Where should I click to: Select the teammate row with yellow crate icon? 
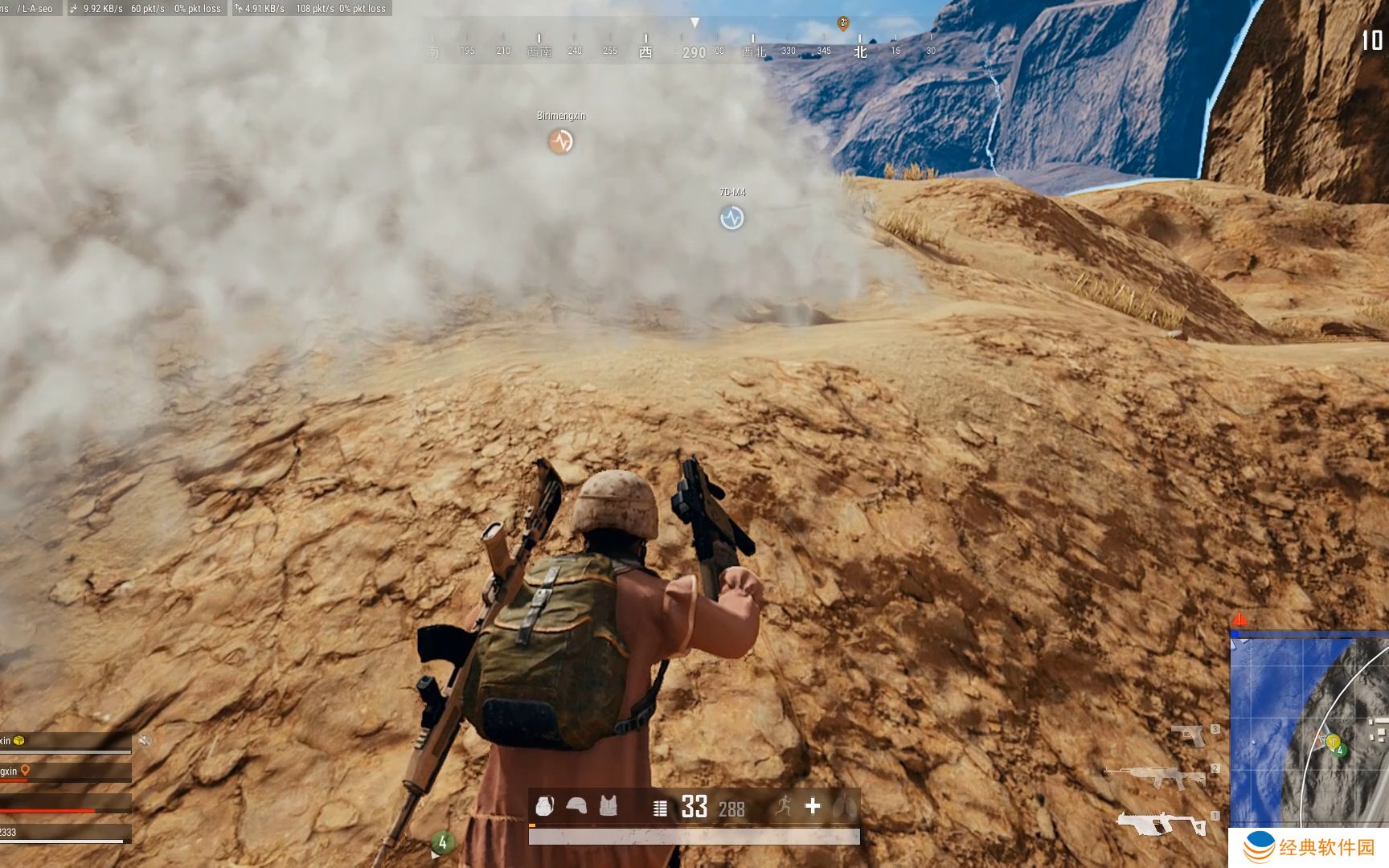tap(64, 742)
